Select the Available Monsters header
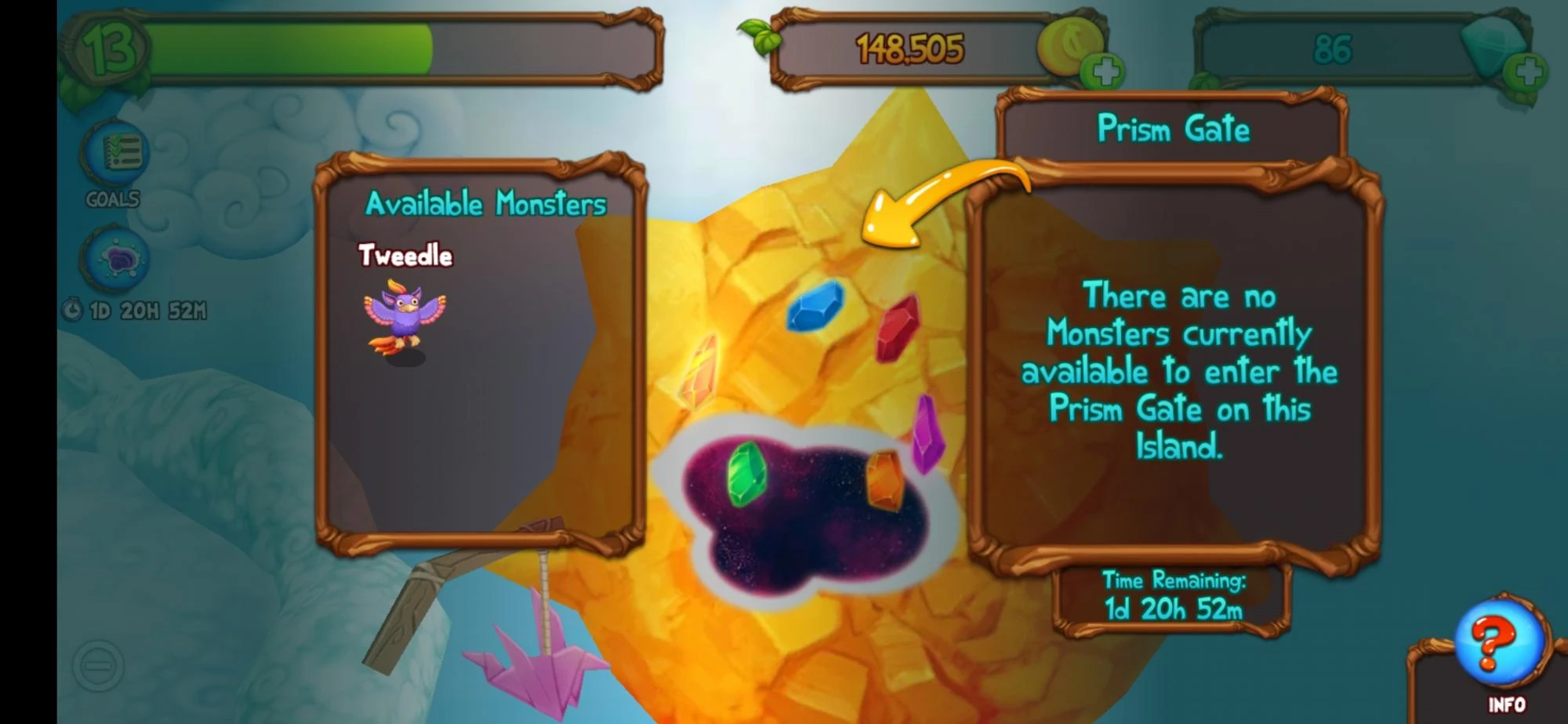Image resolution: width=1568 pixels, height=724 pixels. tap(485, 202)
